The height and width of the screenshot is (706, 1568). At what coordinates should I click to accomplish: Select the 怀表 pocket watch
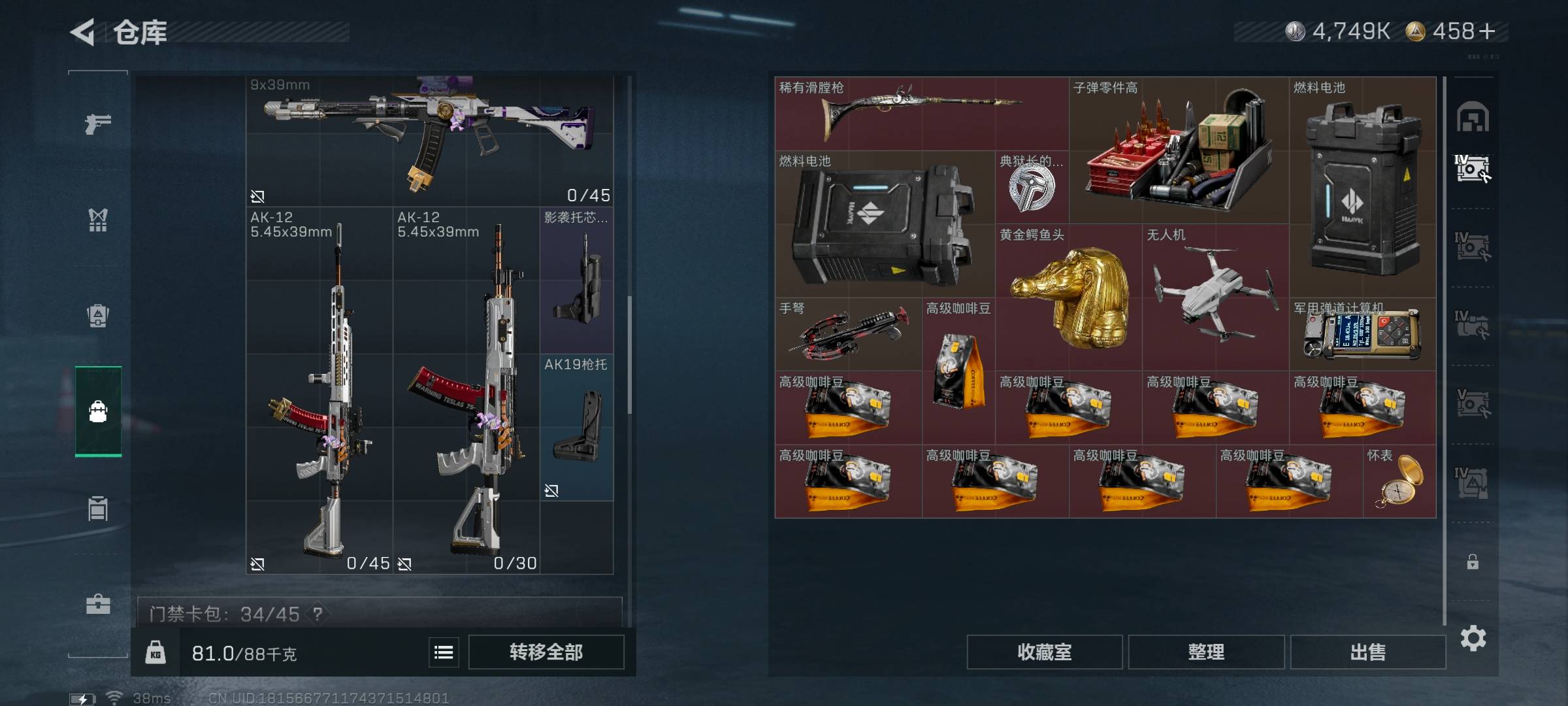(1399, 482)
